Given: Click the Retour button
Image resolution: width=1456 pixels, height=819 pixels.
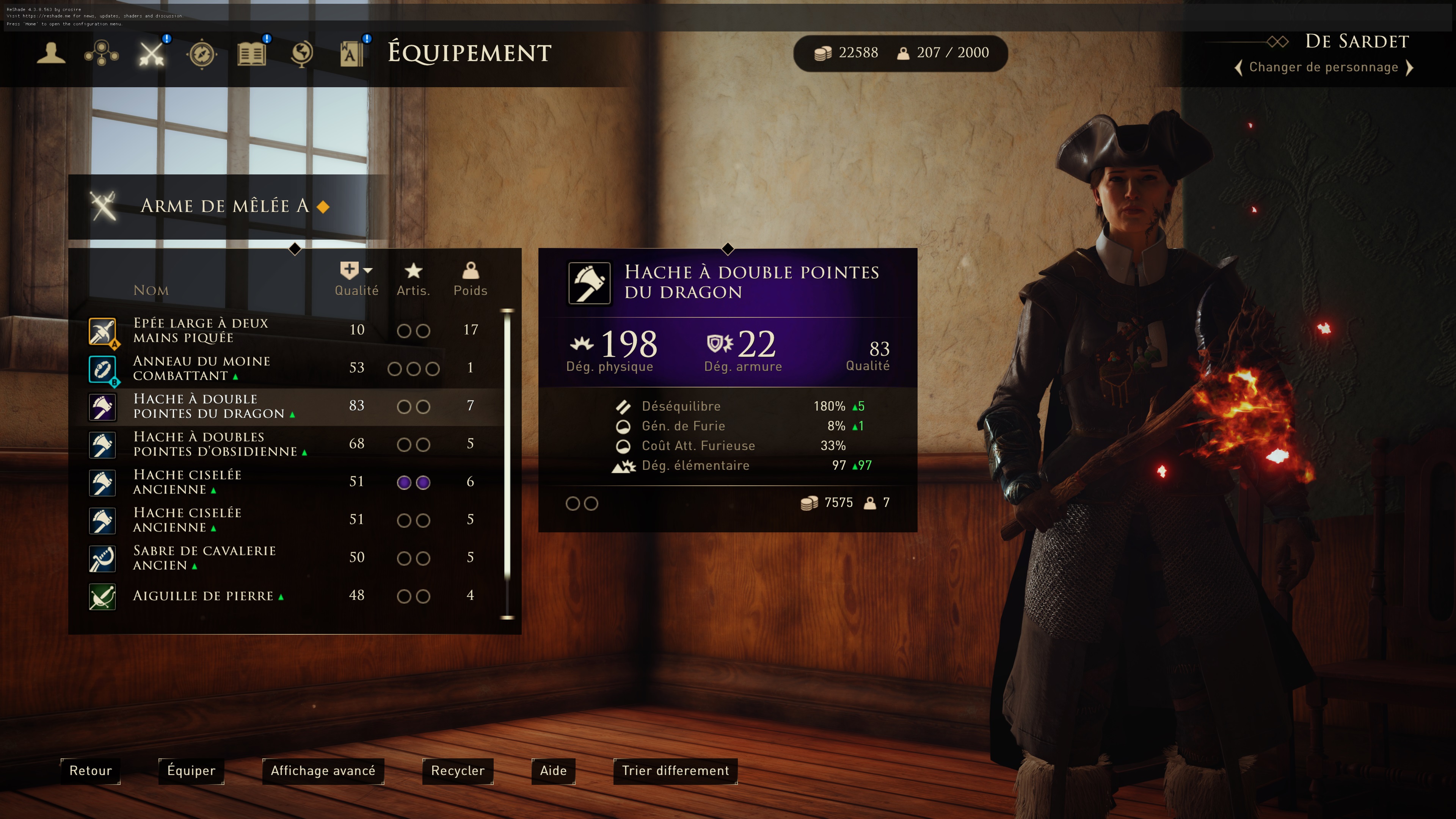Looking at the screenshot, I should click(x=91, y=771).
